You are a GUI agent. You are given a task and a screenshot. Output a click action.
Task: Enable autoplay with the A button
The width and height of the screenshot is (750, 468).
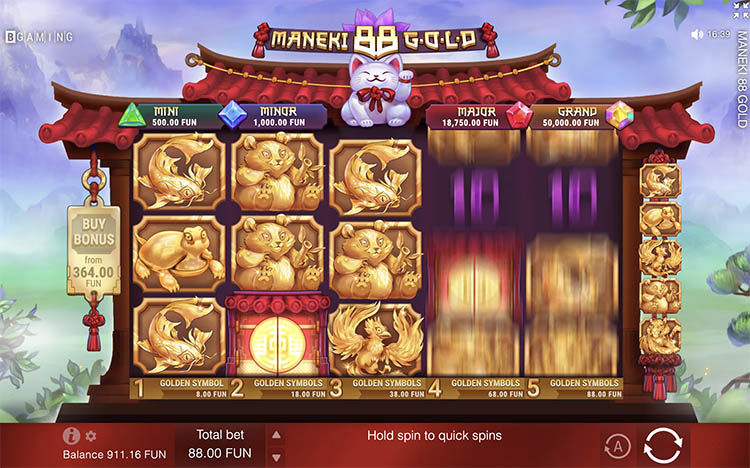616,446
